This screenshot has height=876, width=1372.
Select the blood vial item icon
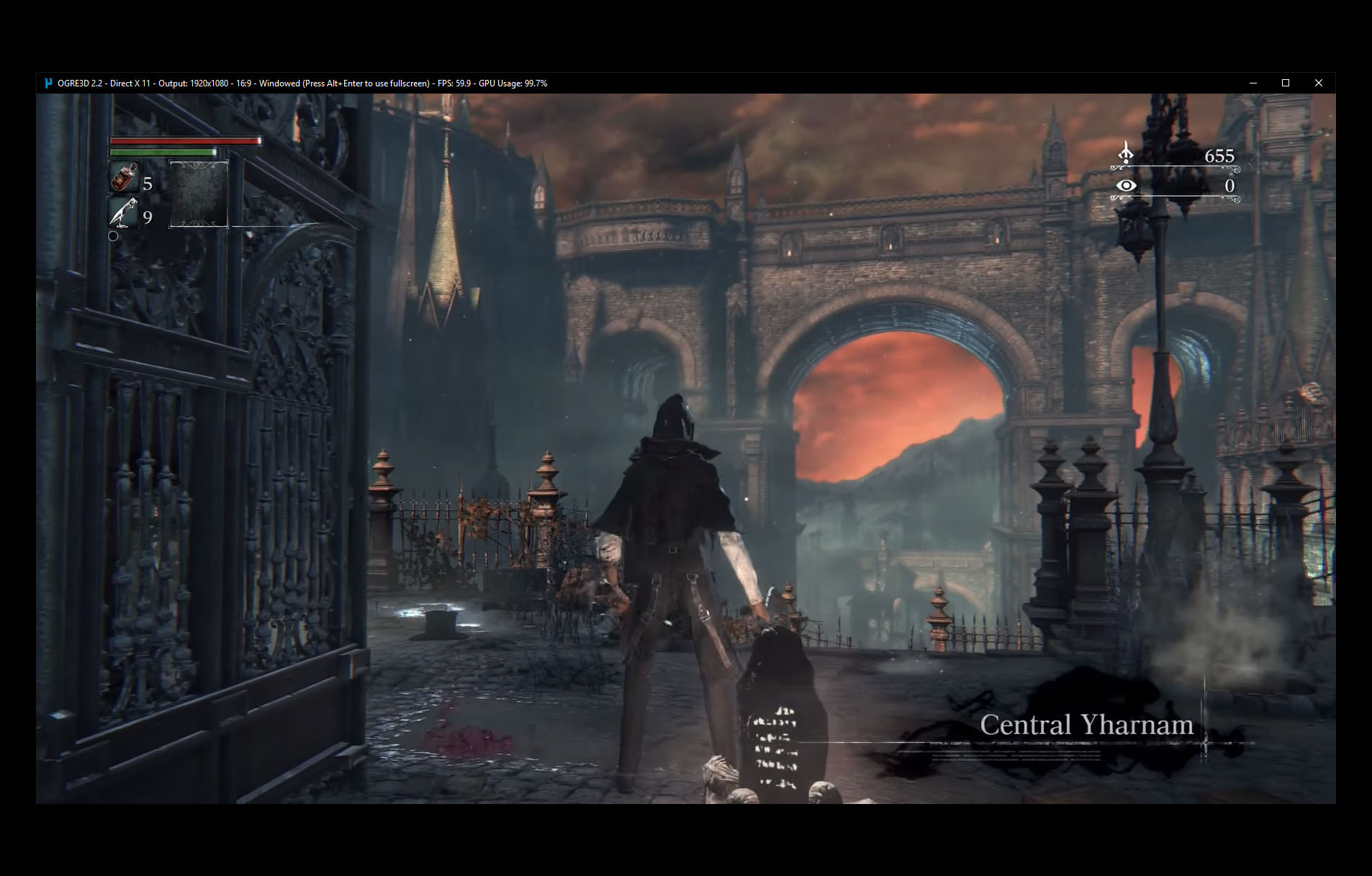click(x=124, y=177)
